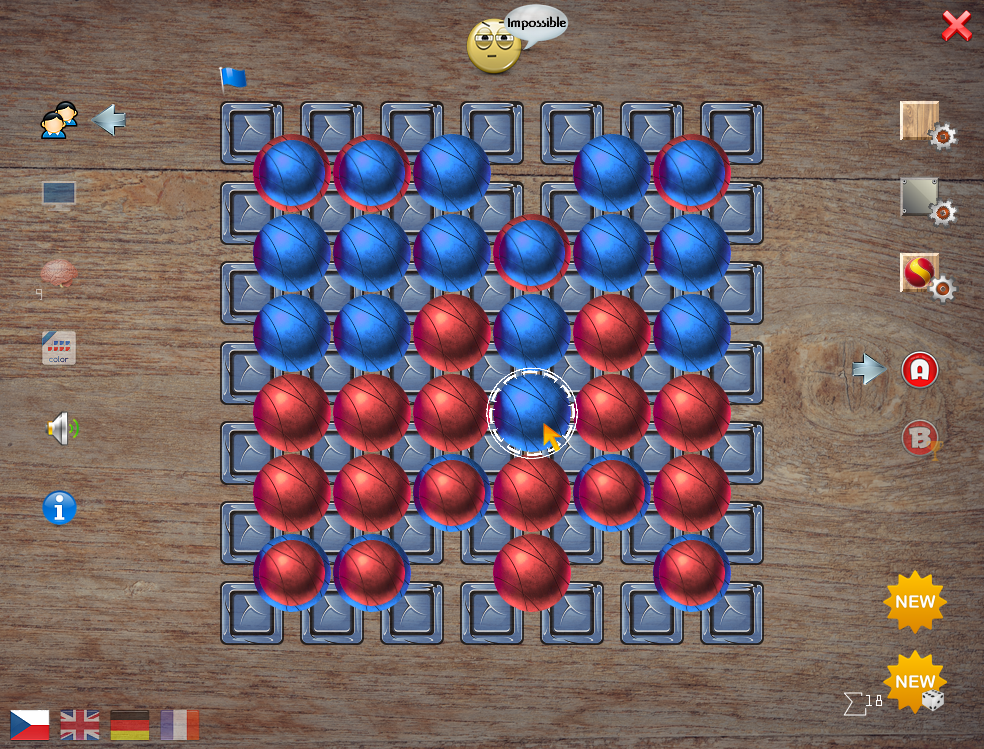
Task: Start a new random game with dice
Action: pos(915,684)
